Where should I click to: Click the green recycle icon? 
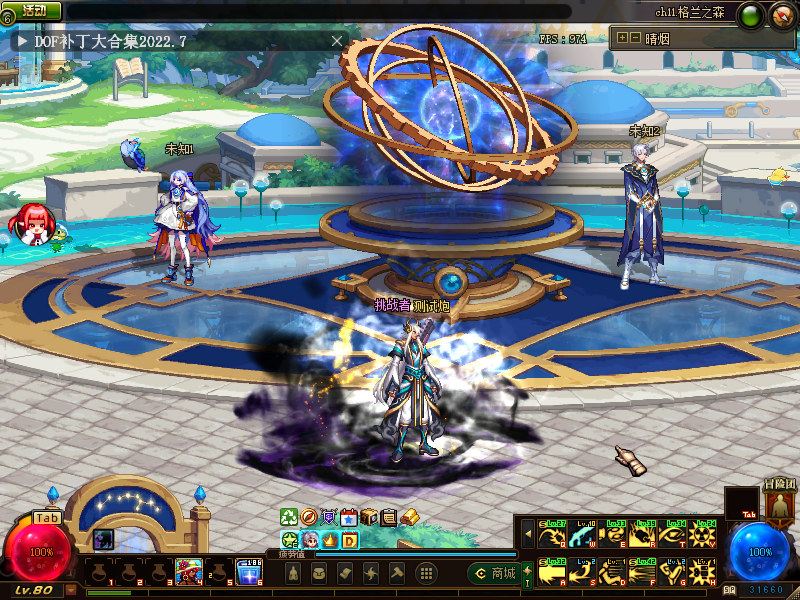(x=289, y=517)
